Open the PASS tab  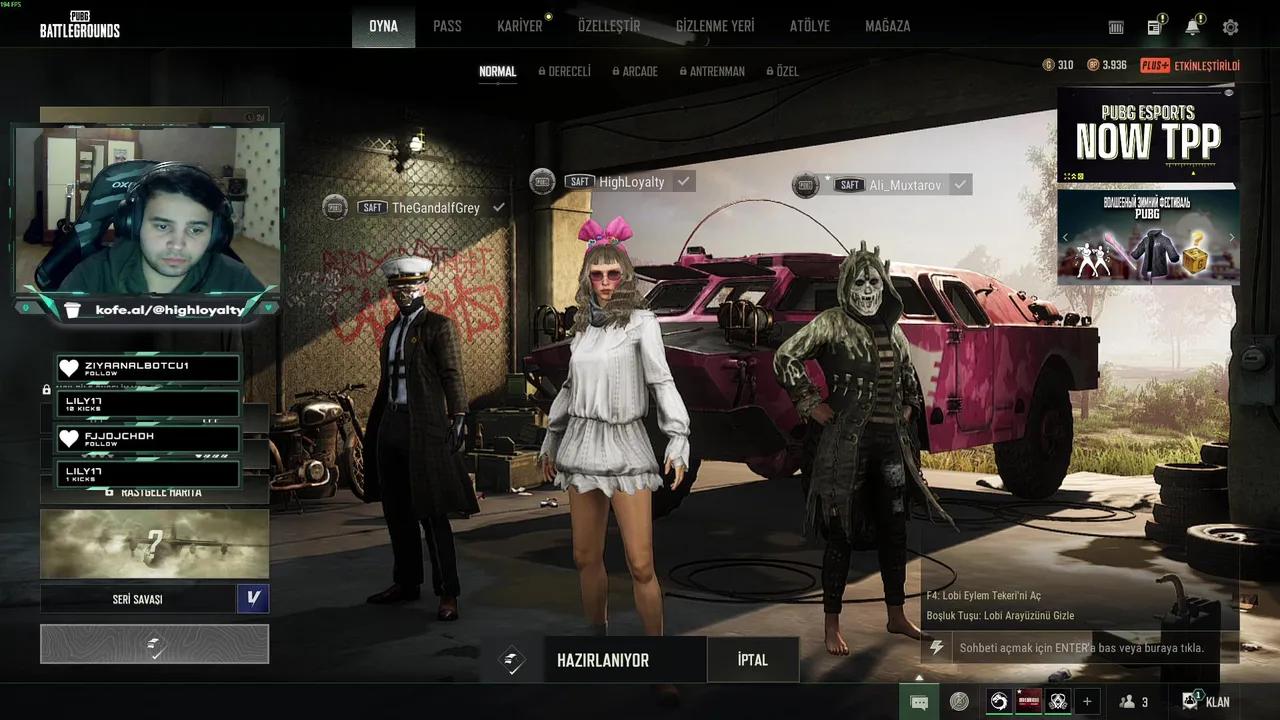[x=447, y=26]
